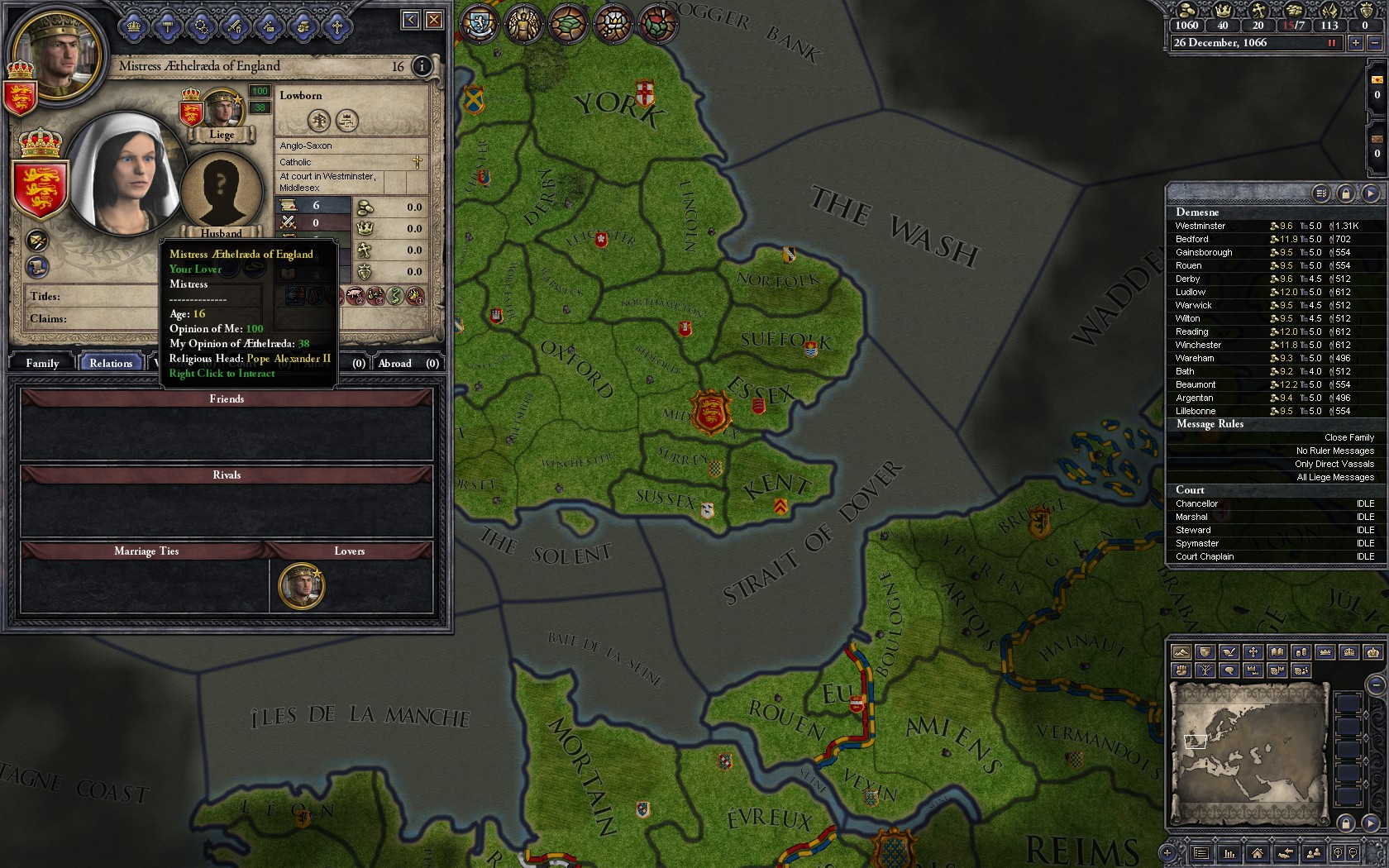Toggle the pause button beside the date
The image size is (1389, 868).
(x=1332, y=43)
